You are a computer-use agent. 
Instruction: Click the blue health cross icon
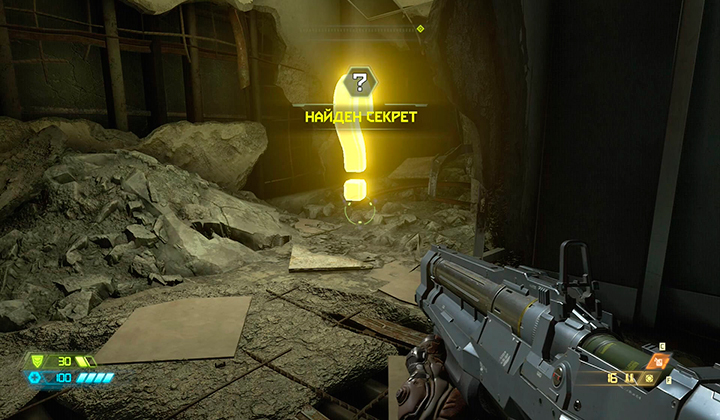(35, 377)
